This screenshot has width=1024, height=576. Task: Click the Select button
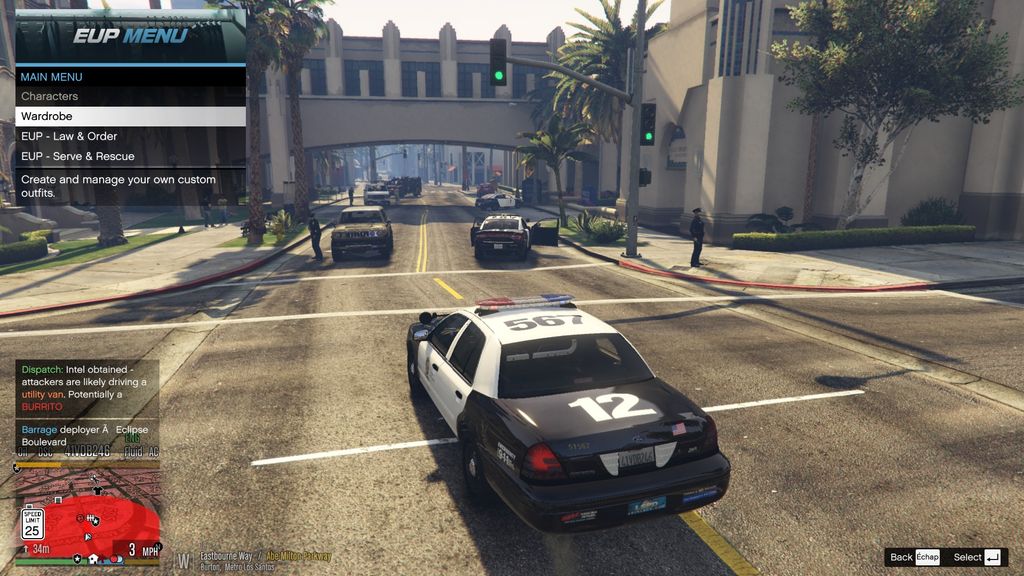(x=977, y=557)
